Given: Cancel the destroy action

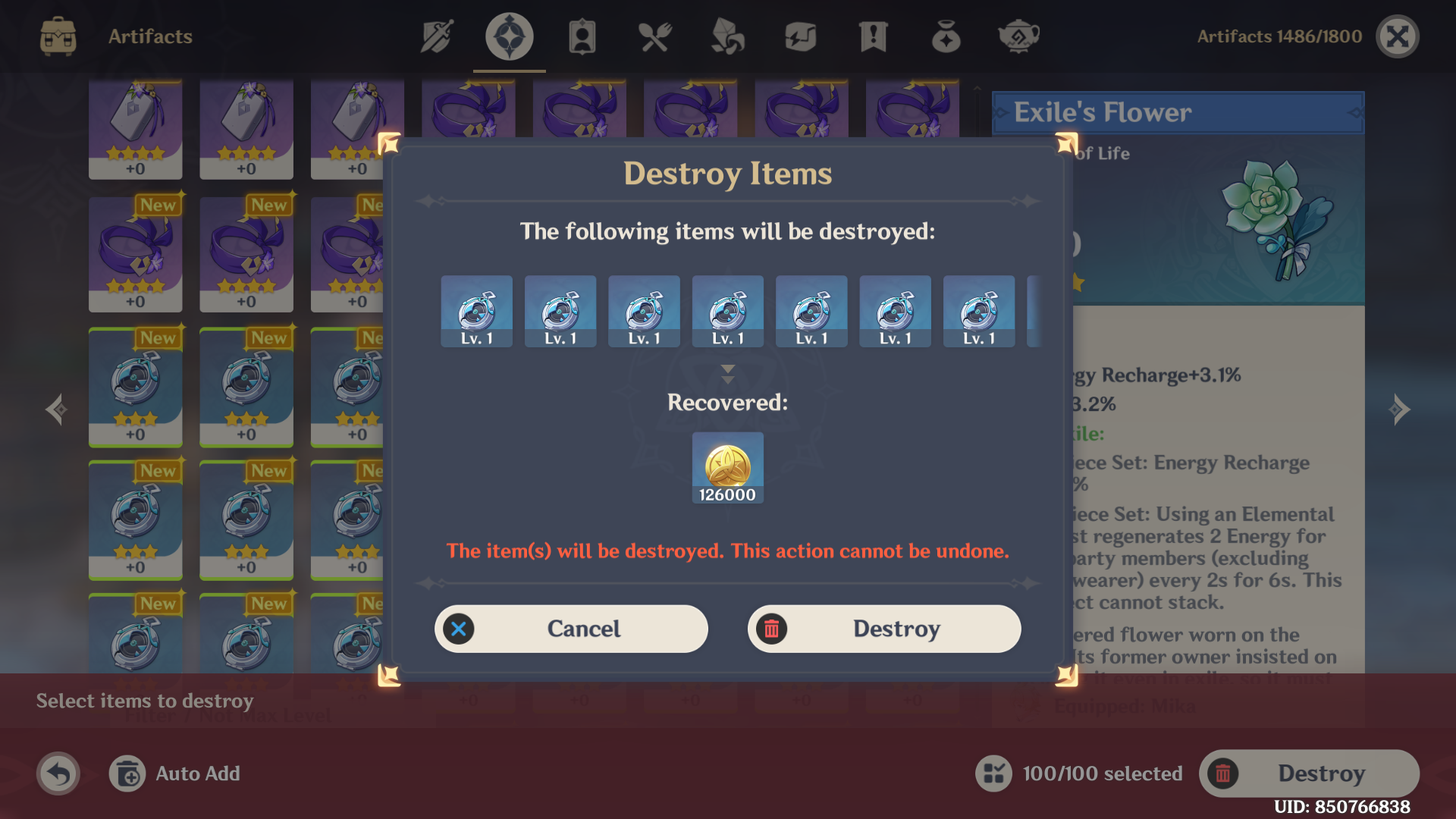Looking at the screenshot, I should click(571, 629).
